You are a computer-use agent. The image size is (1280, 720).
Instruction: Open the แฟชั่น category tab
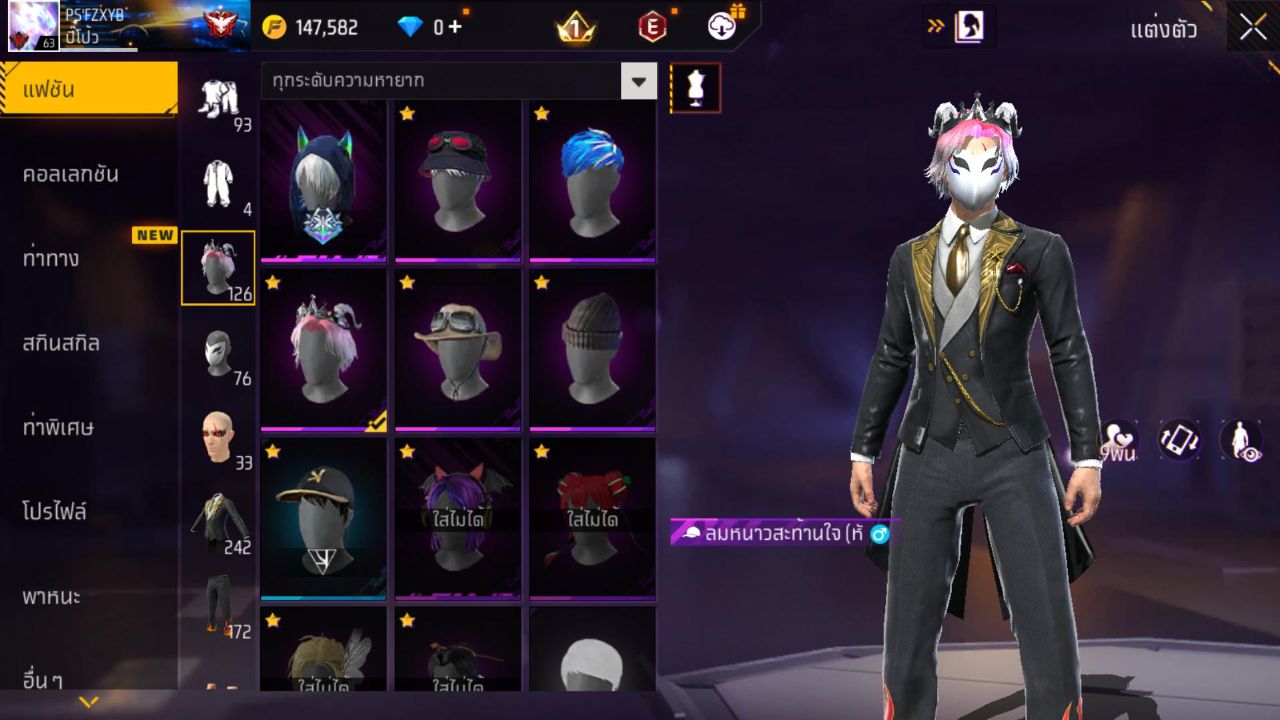tap(88, 90)
